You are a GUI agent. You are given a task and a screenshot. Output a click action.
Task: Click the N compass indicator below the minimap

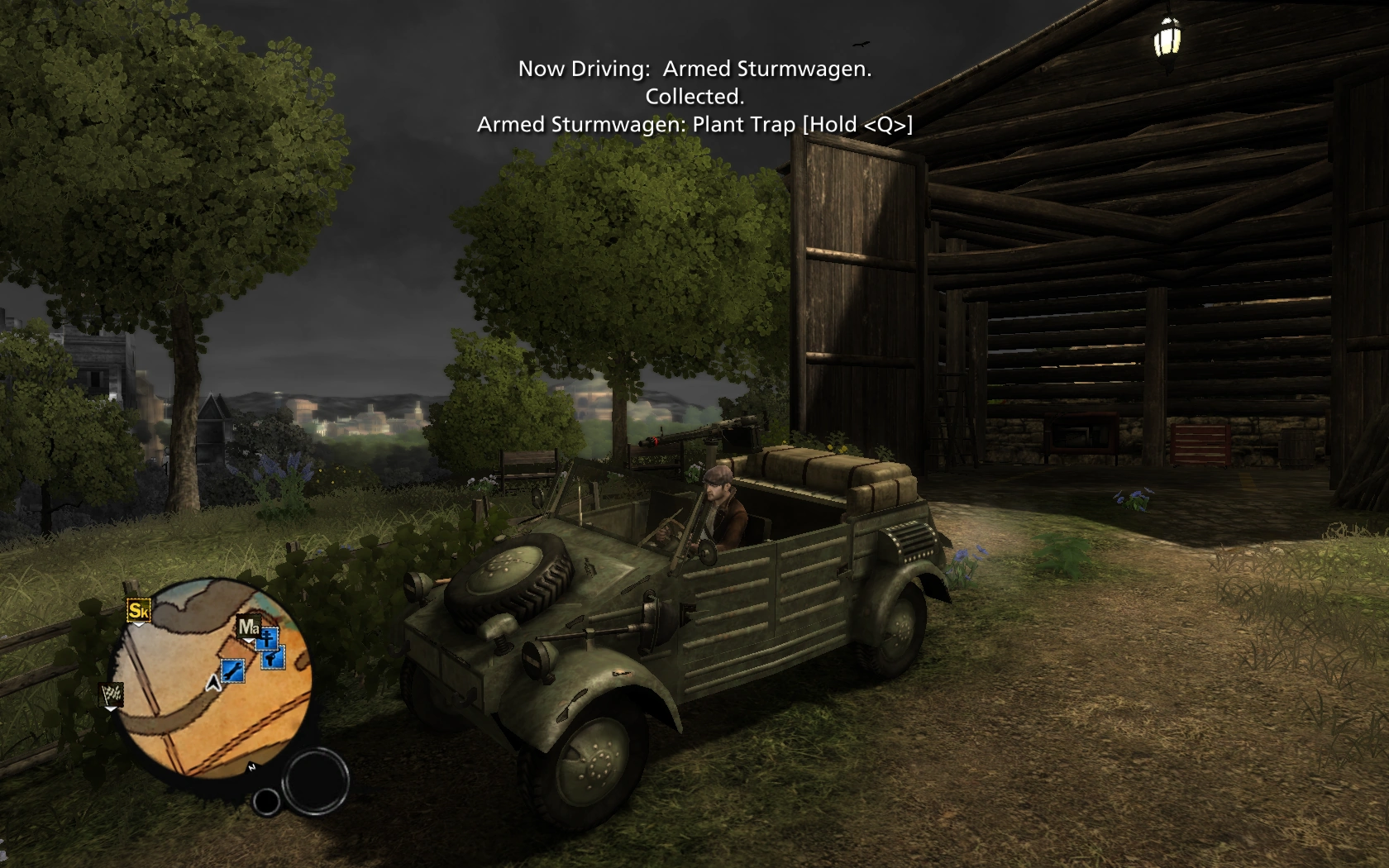pyautogui.click(x=253, y=765)
